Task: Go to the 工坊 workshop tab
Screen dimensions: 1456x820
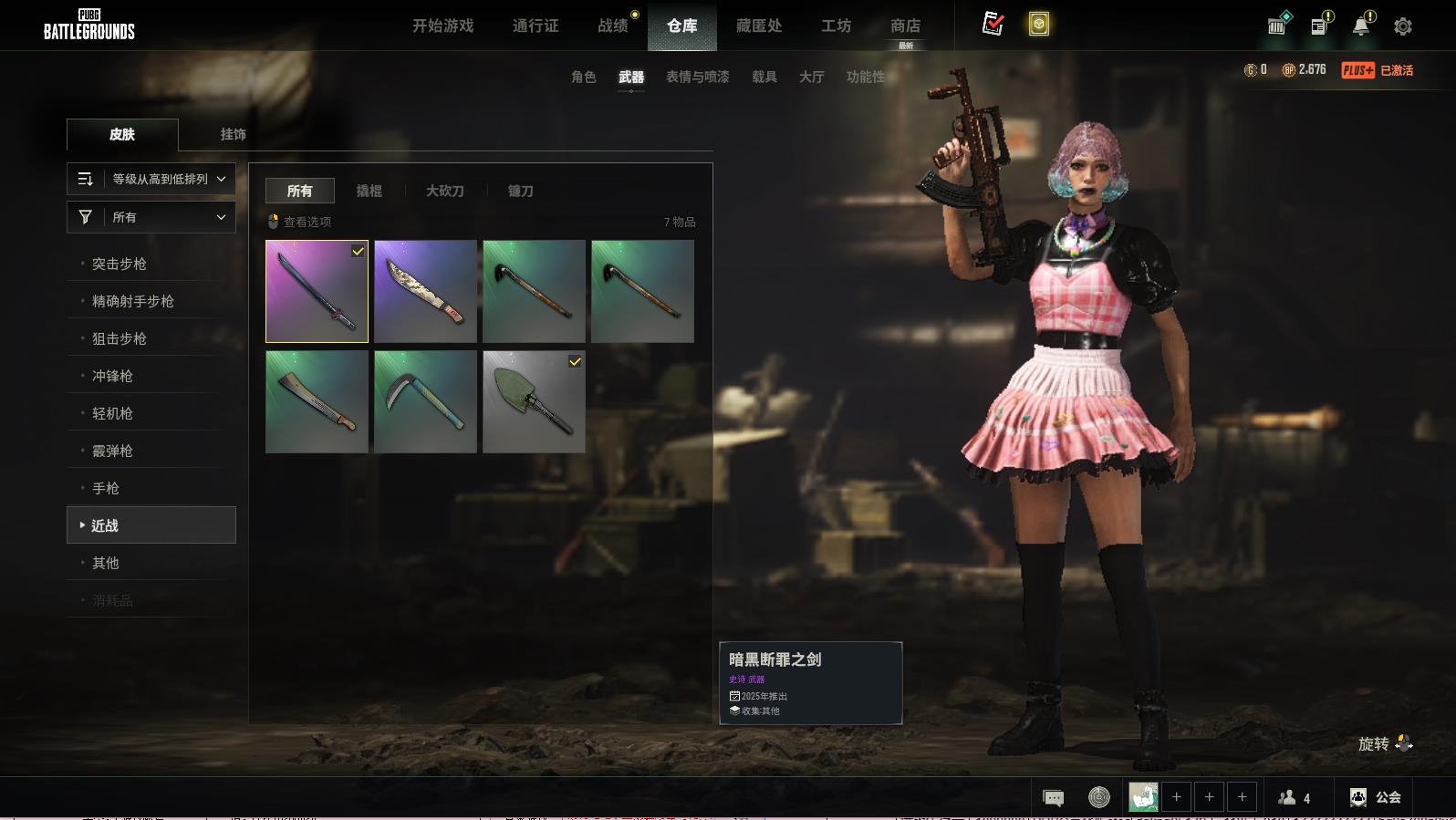Action: click(x=836, y=26)
